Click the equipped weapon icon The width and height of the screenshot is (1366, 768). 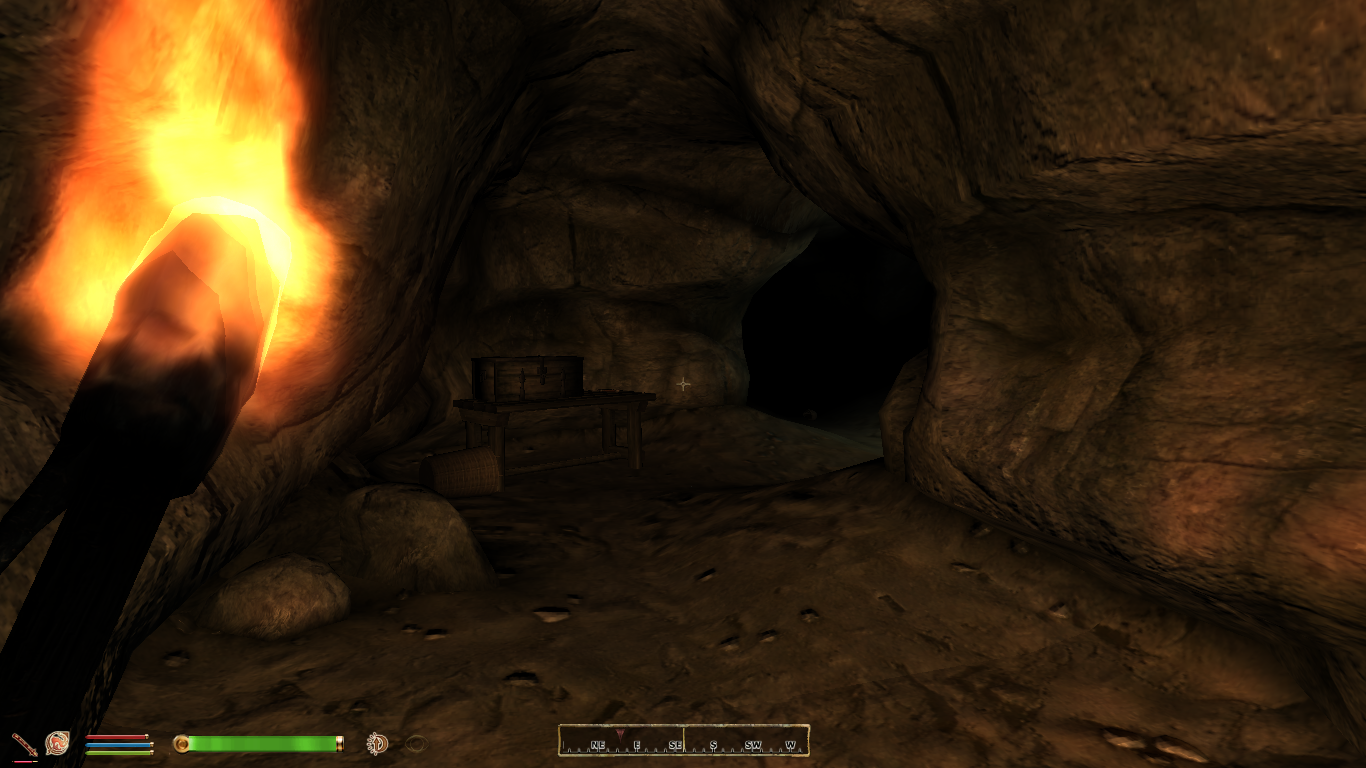(24, 743)
